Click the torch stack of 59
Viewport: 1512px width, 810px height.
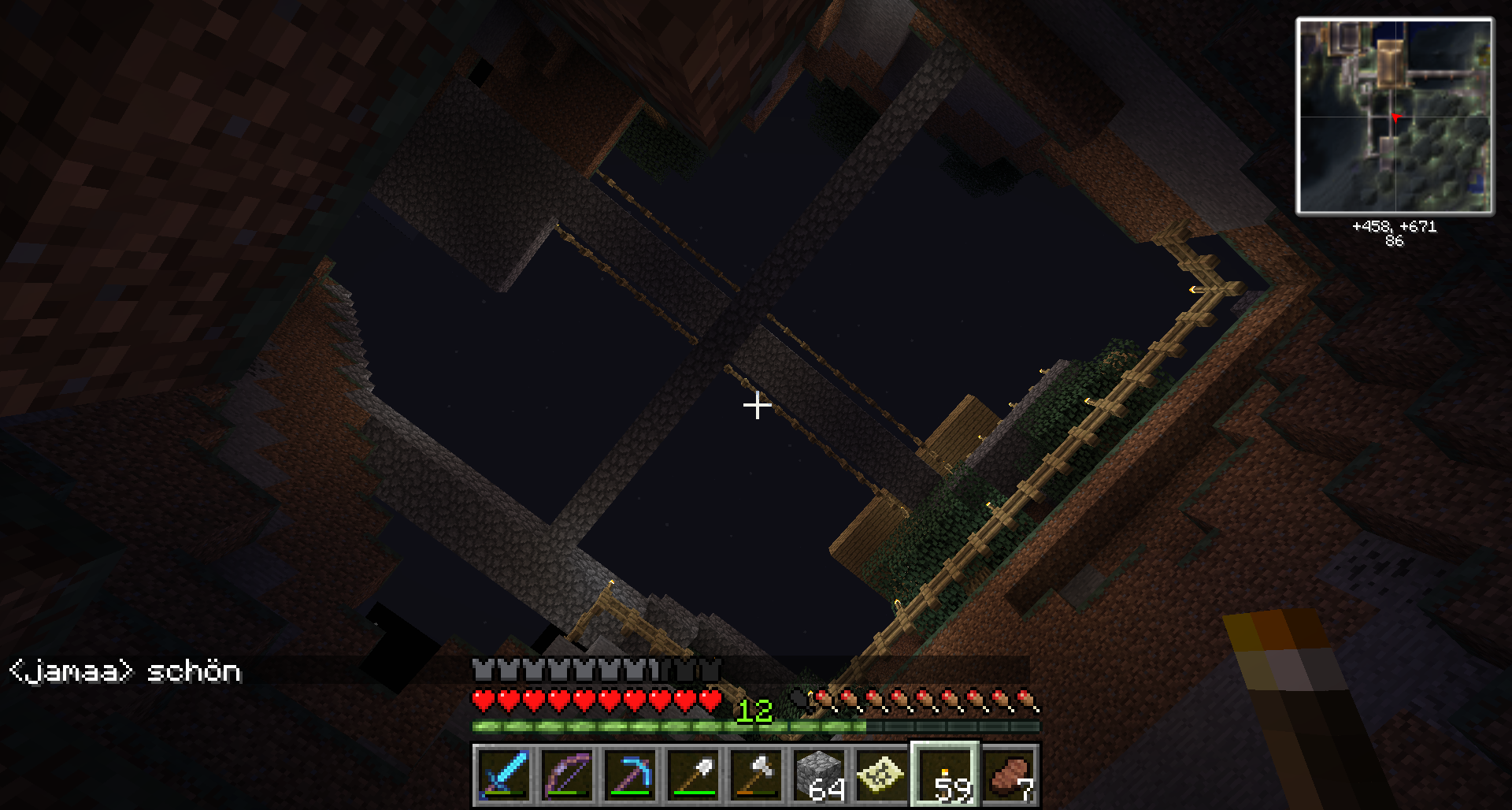[x=945, y=775]
